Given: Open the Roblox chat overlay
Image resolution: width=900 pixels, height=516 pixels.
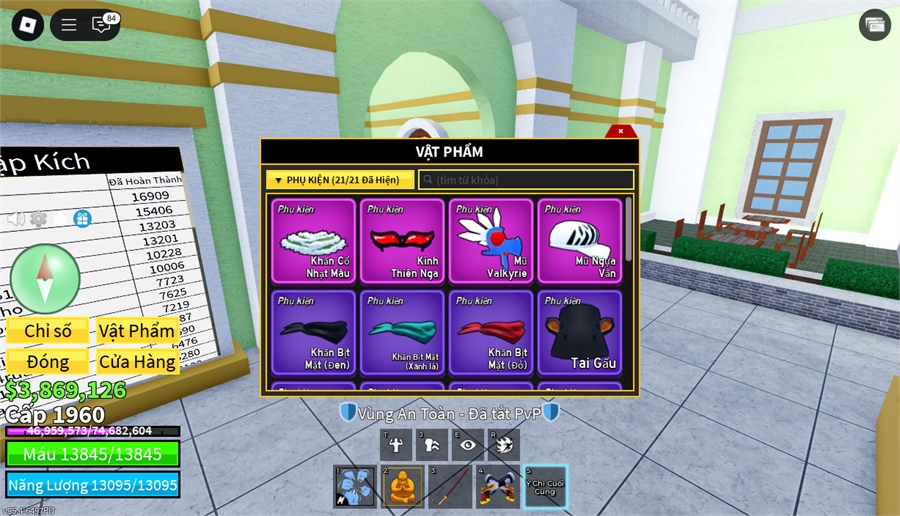Looking at the screenshot, I should (102, 25).
